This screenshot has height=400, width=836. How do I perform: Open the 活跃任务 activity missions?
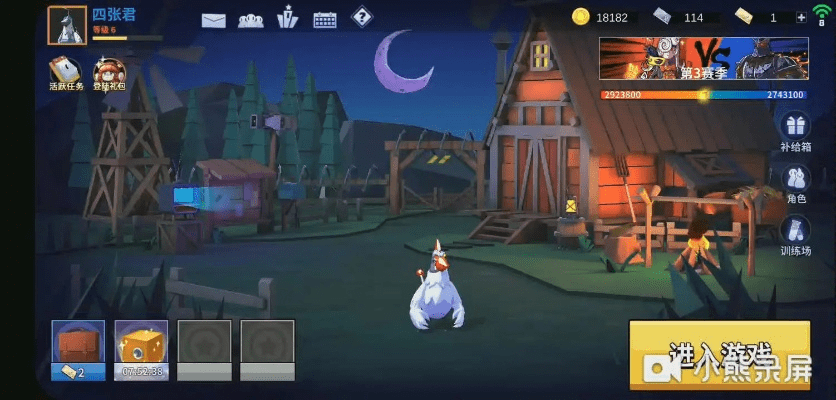(x=66, y=73)
